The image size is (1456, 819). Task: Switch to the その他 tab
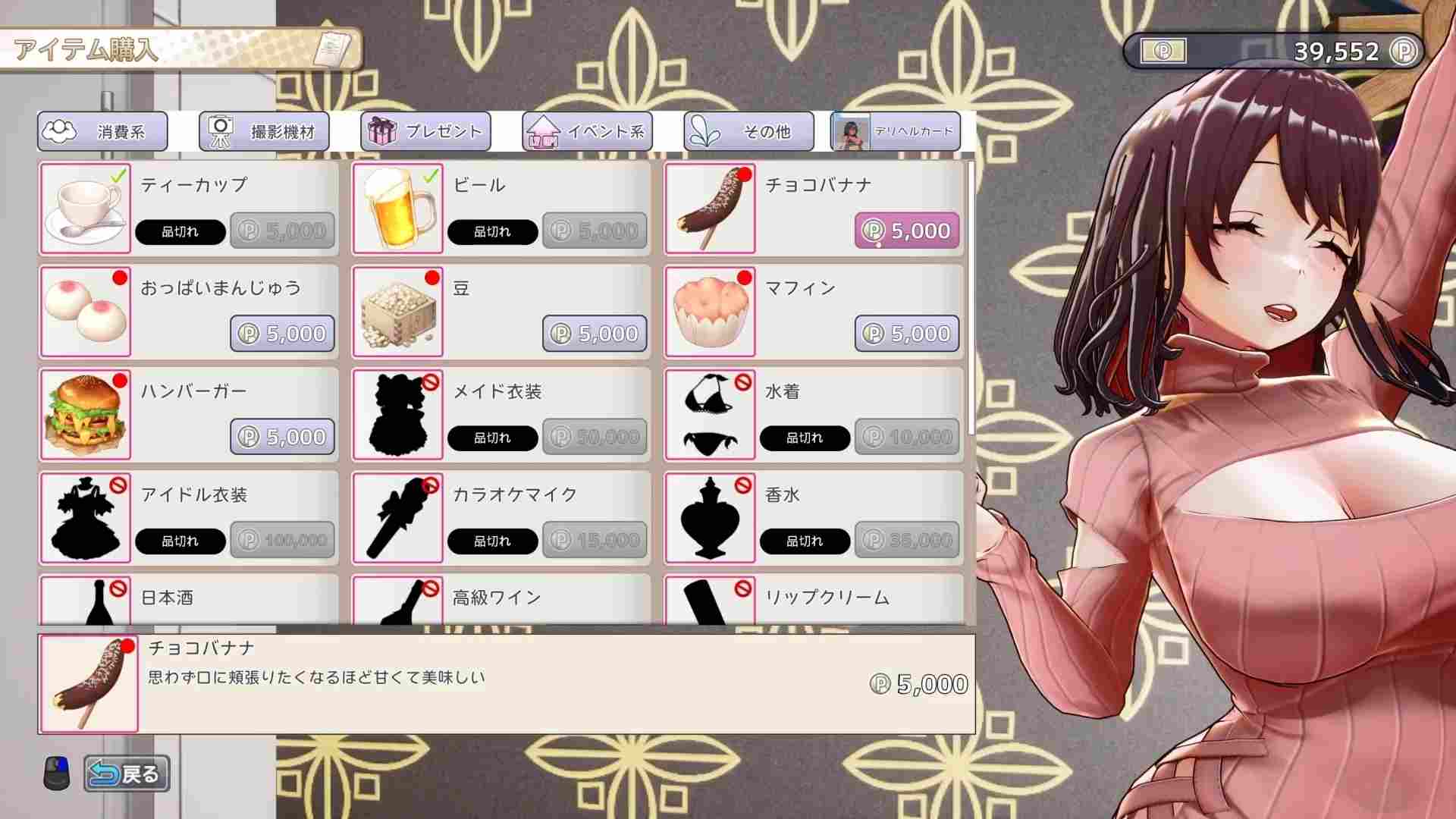[748, 130]
